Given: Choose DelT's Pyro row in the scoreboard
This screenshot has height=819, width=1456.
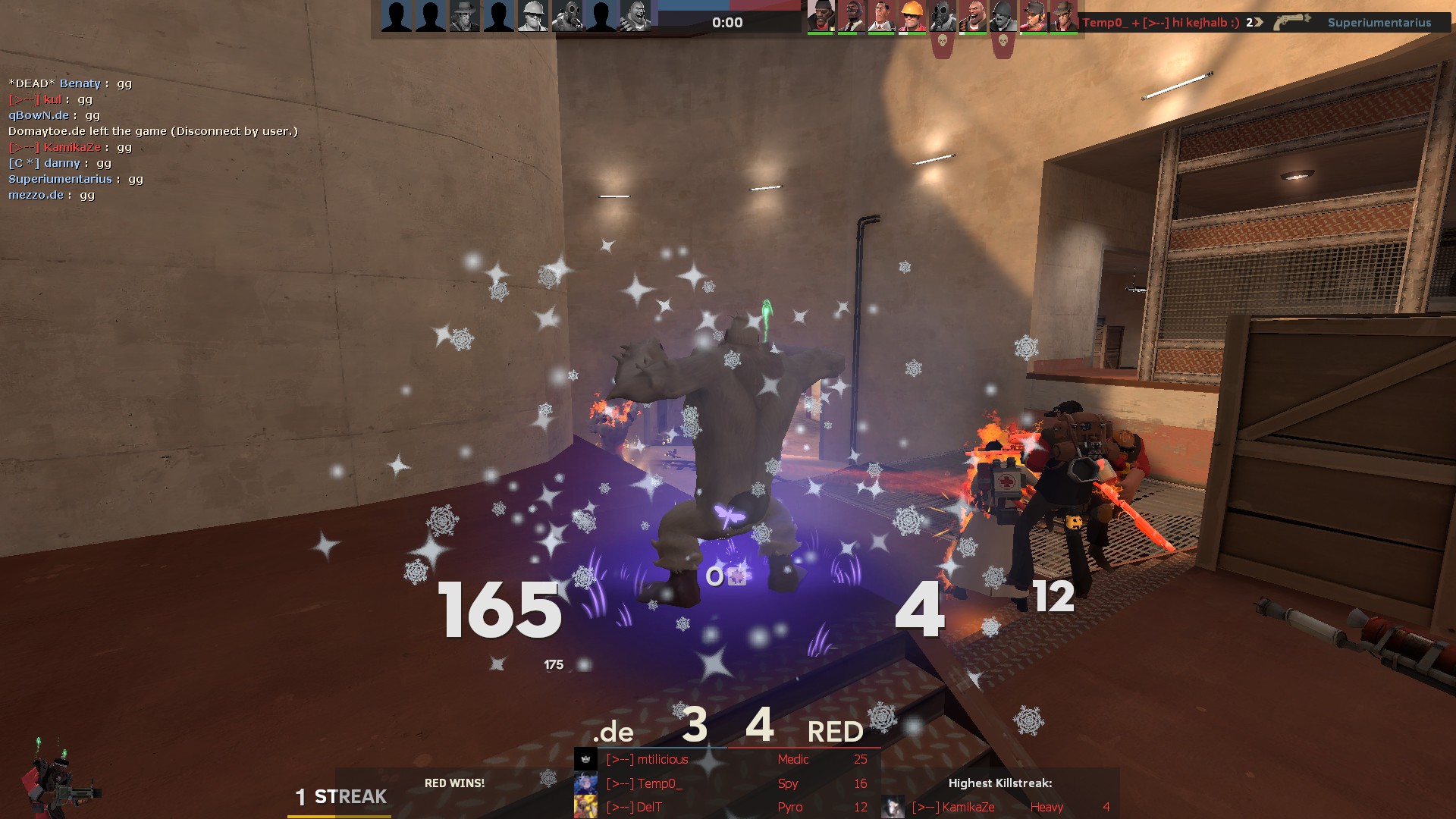Looking at the screenshot, I should (726, 807).
